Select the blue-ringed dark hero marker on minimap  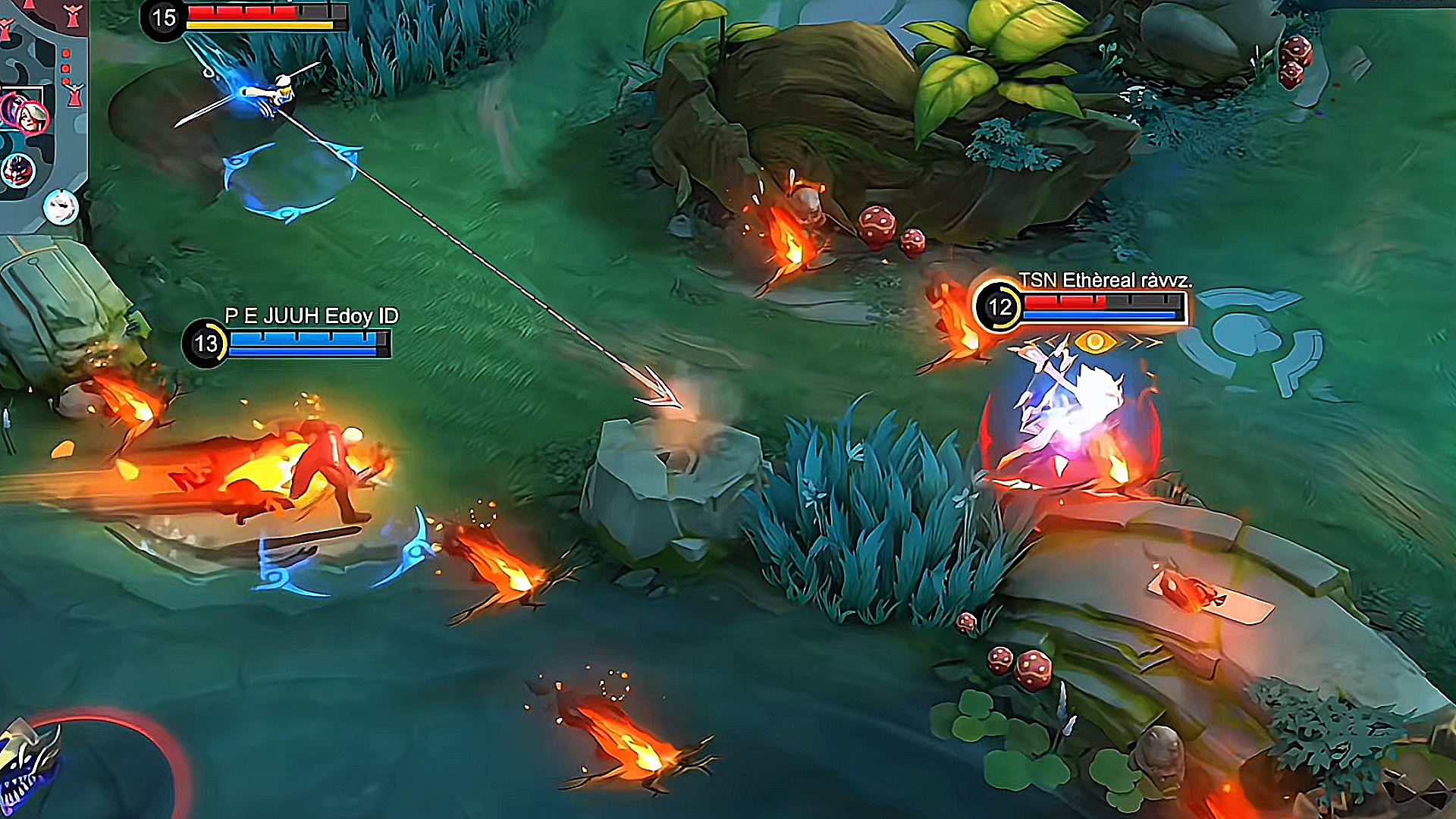17,171
